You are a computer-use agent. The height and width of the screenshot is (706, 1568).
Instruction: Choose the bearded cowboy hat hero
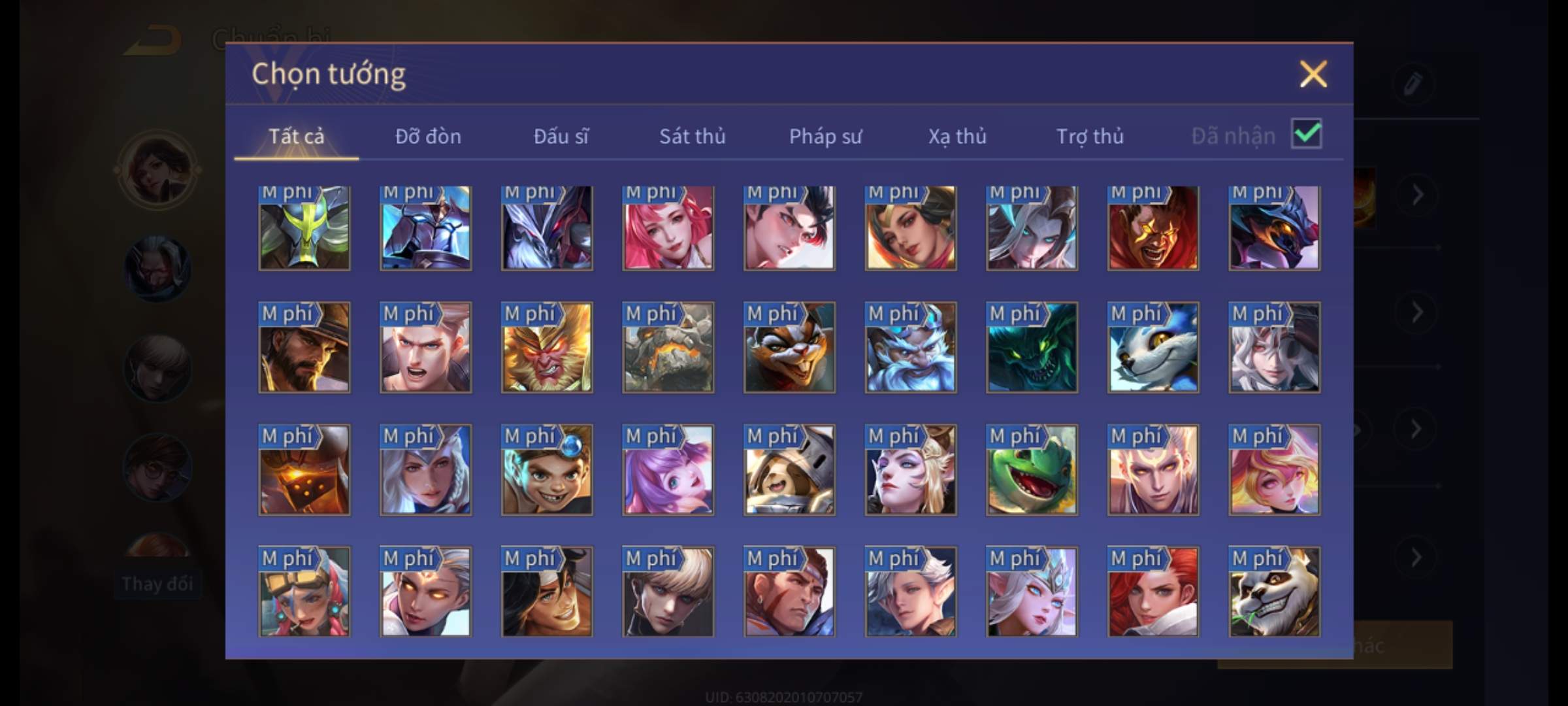[304, 348]
